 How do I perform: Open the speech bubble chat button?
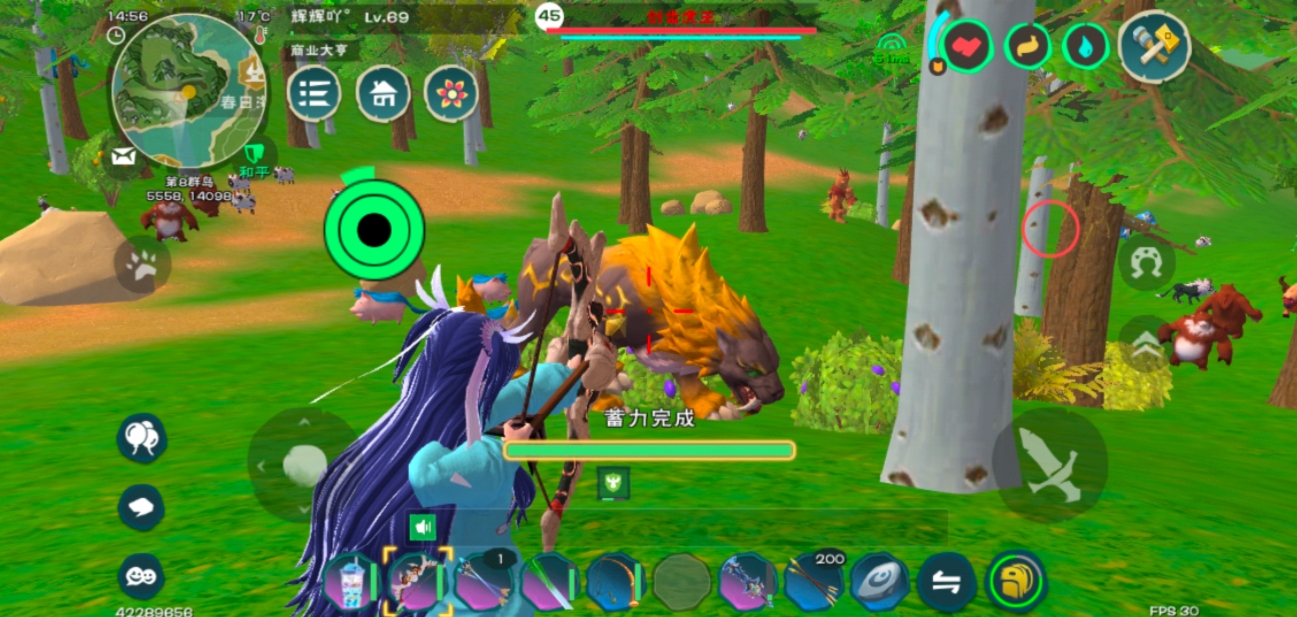click(141, 508)
